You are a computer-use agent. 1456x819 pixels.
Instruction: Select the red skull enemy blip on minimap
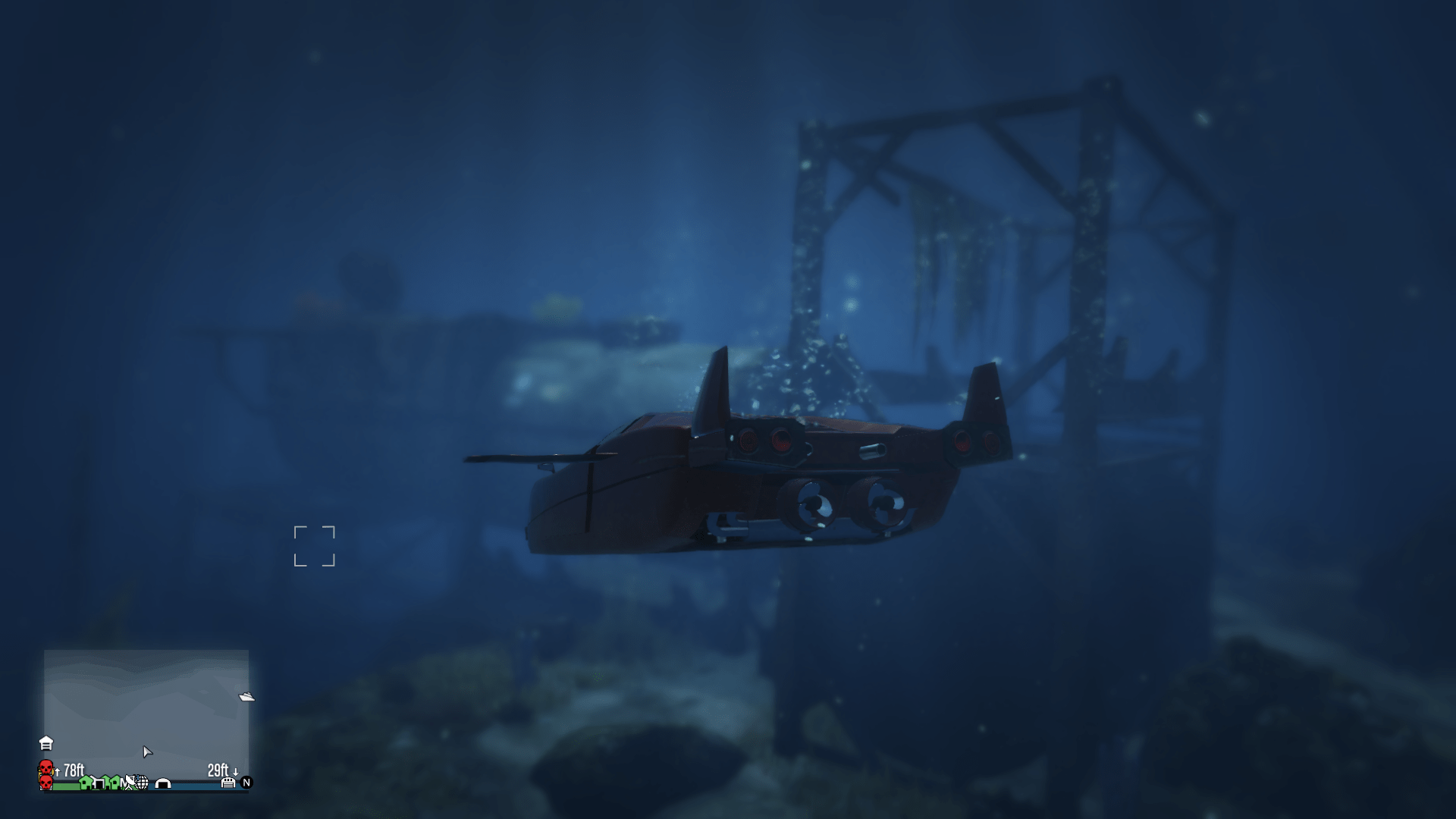[x=45, y=769]
